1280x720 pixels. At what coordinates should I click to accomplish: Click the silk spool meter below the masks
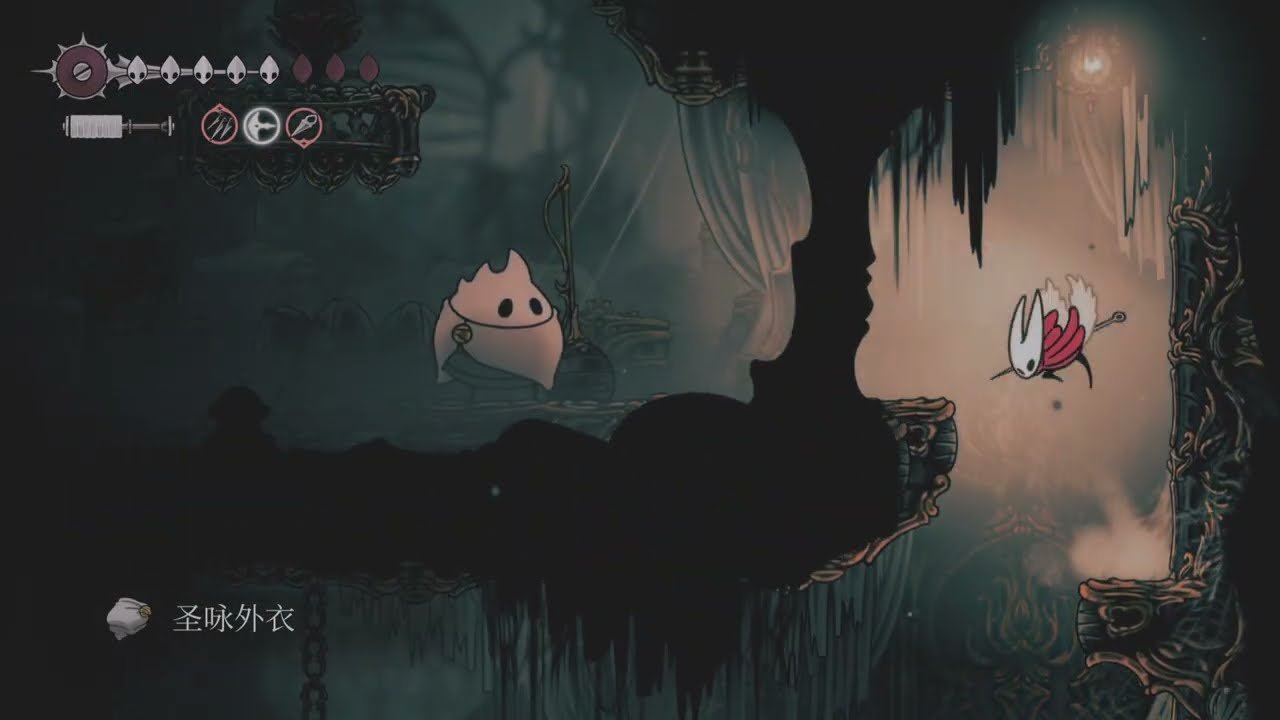(95, 125)
